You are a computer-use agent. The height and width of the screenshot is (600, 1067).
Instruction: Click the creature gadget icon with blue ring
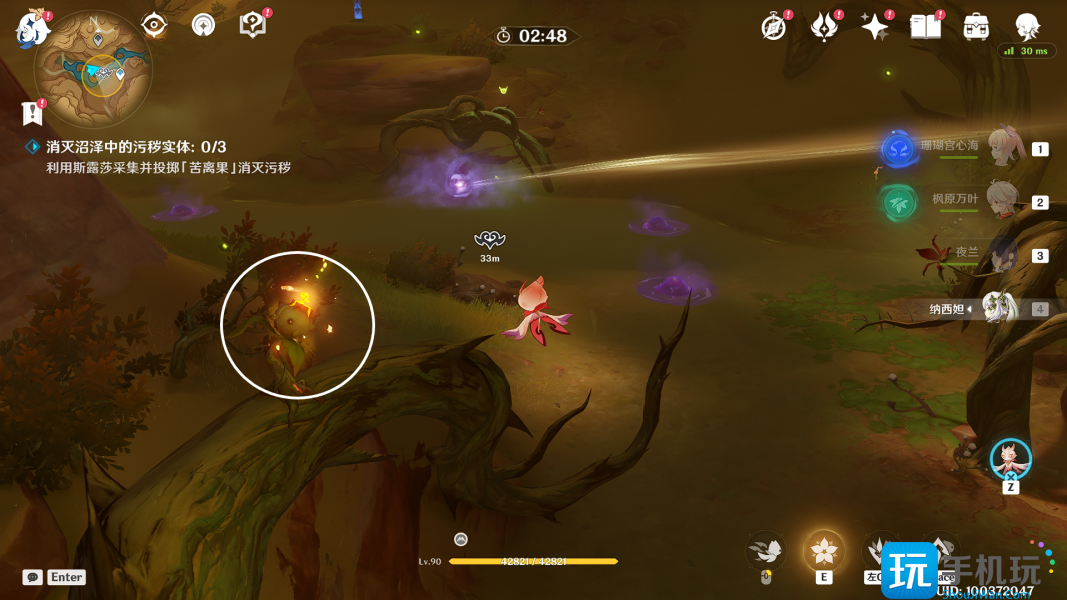pyautogui.click(x=1010, y=459)
